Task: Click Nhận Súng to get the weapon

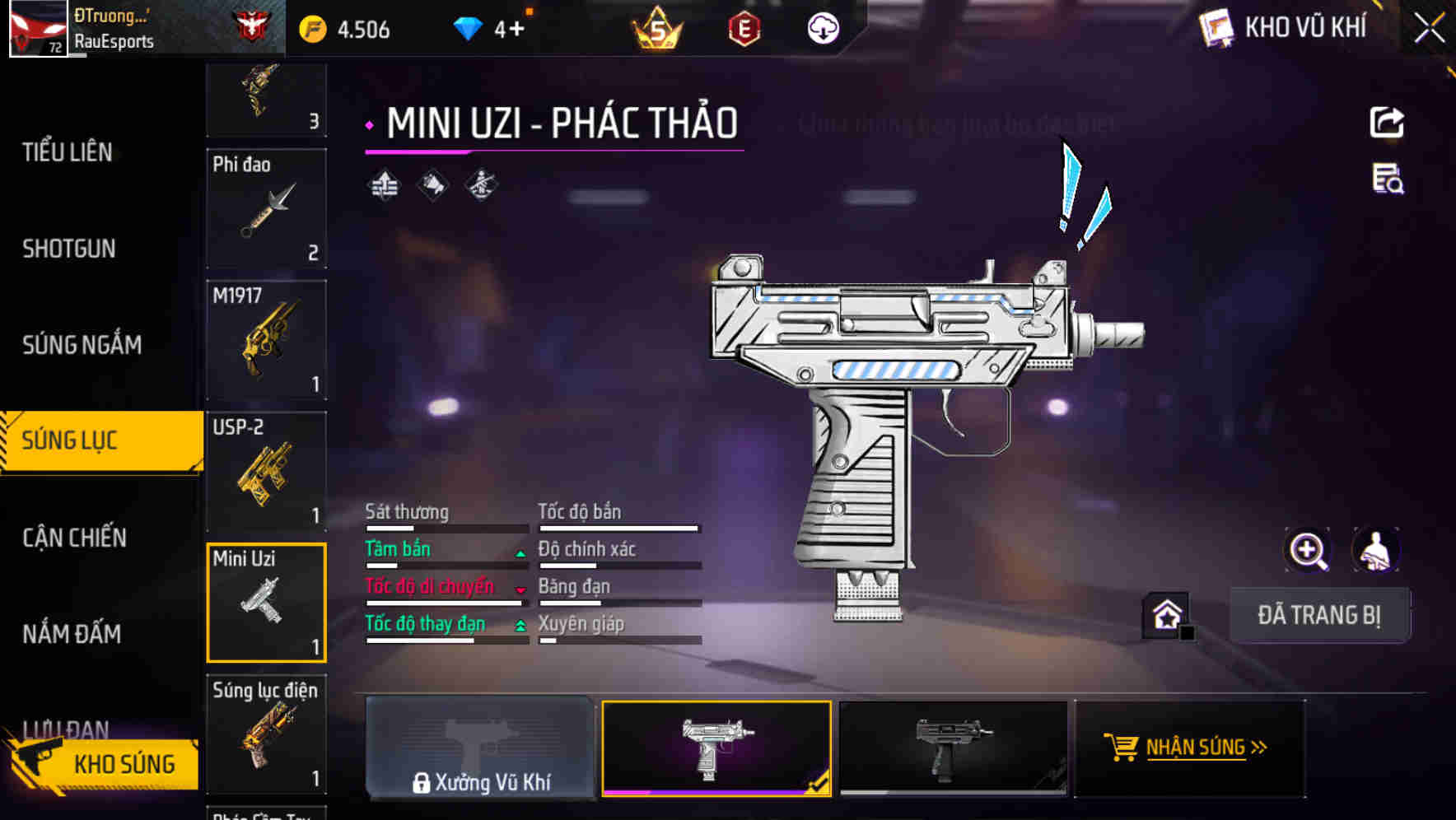Action: point(1192,748)
